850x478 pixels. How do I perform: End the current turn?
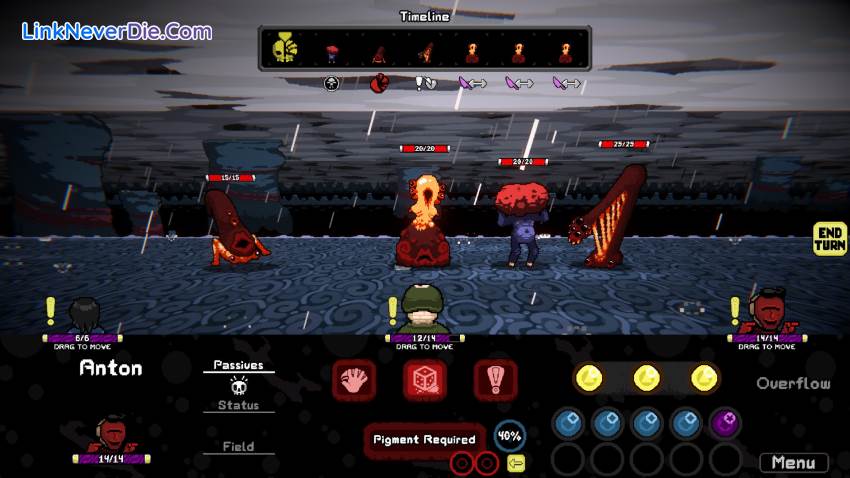point(830,239)
